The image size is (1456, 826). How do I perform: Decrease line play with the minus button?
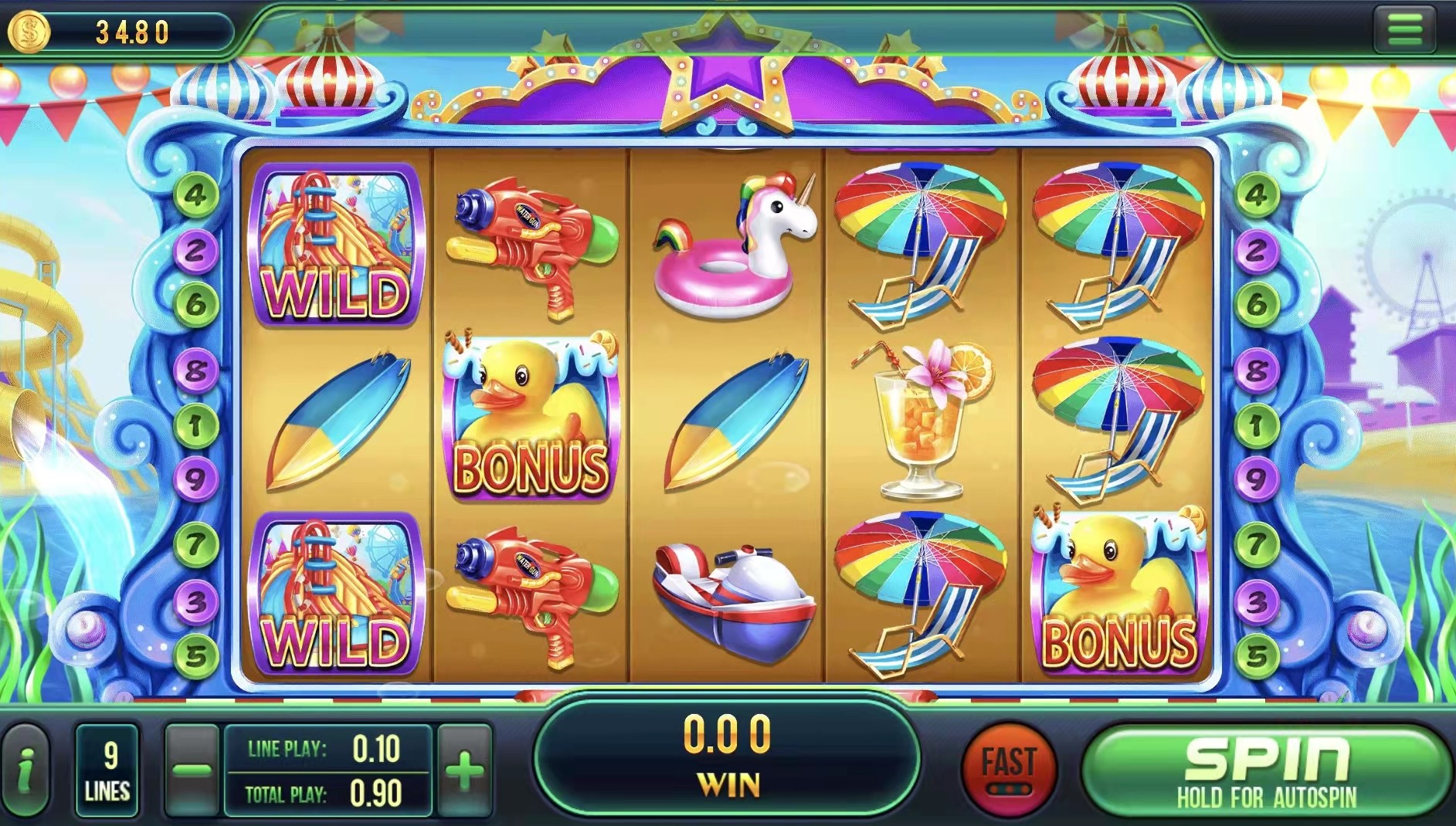(x=192, y=770)
